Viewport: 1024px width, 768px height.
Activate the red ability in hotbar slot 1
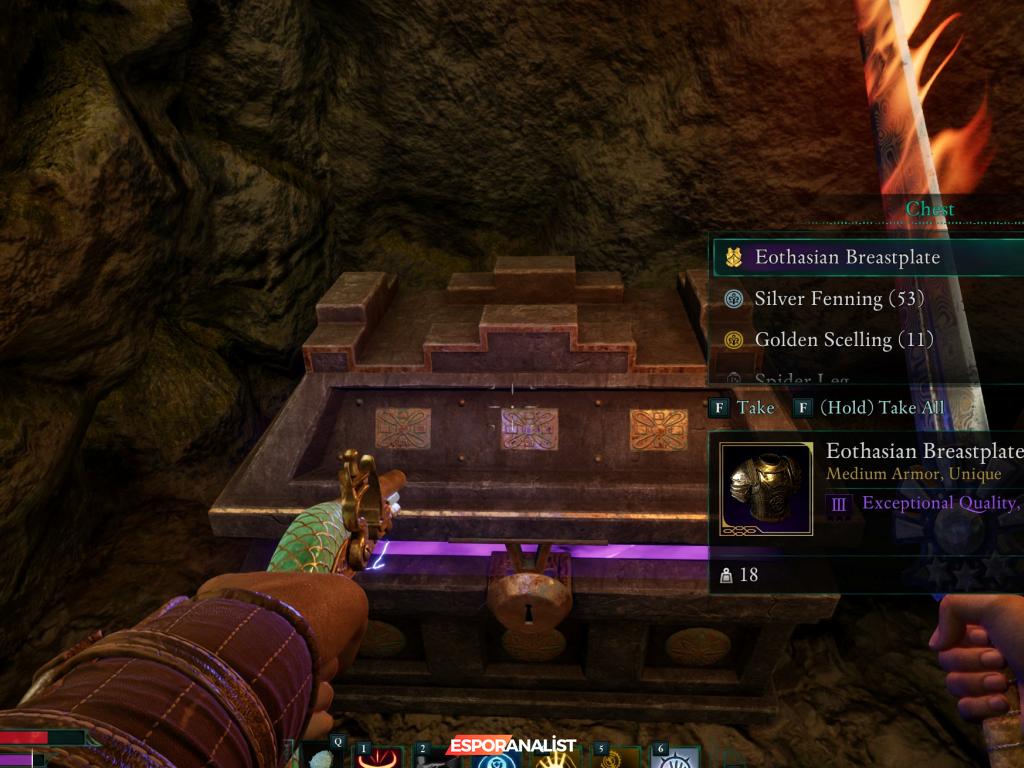374,759
